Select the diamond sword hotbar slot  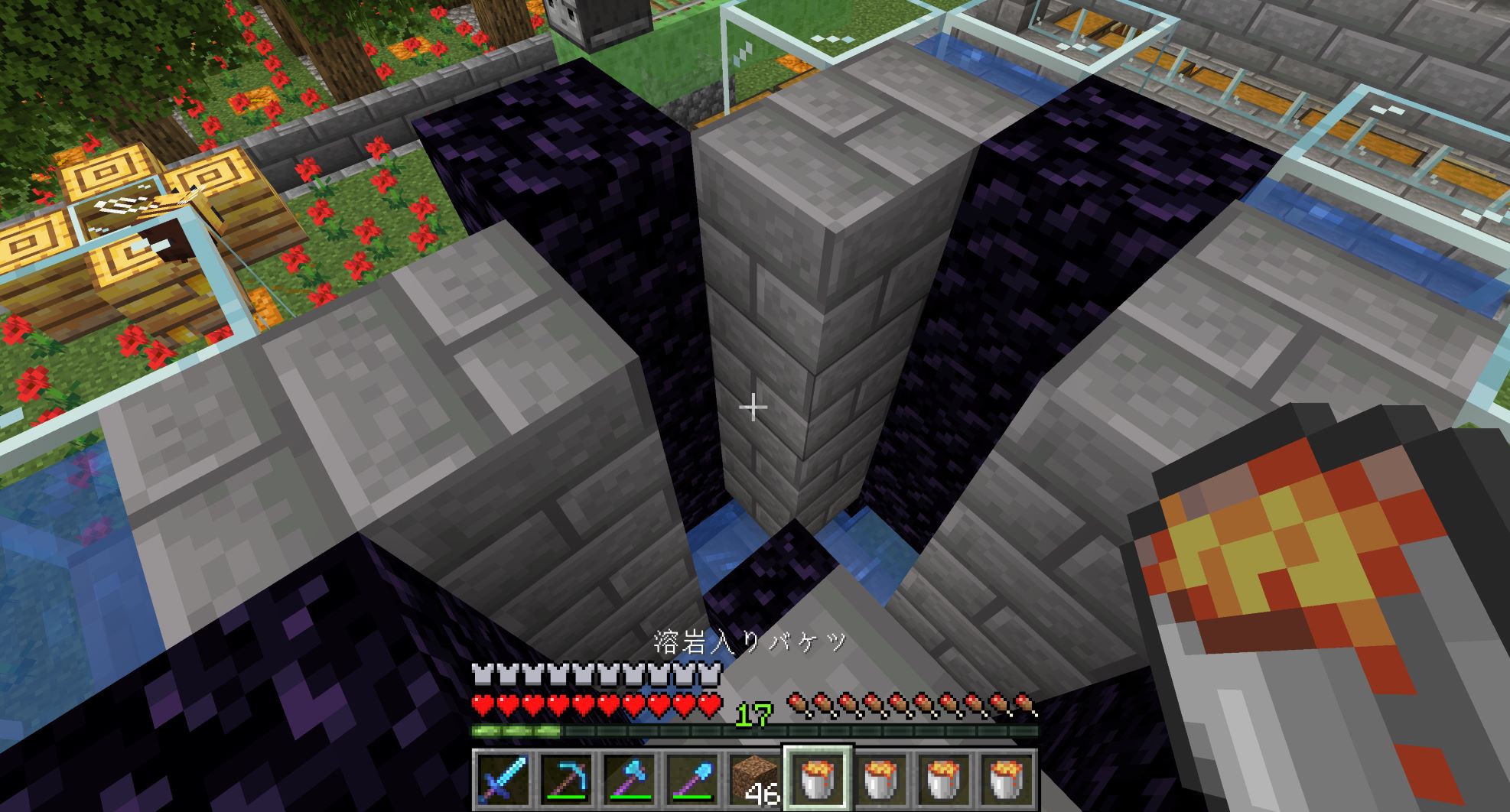point(503,779)
